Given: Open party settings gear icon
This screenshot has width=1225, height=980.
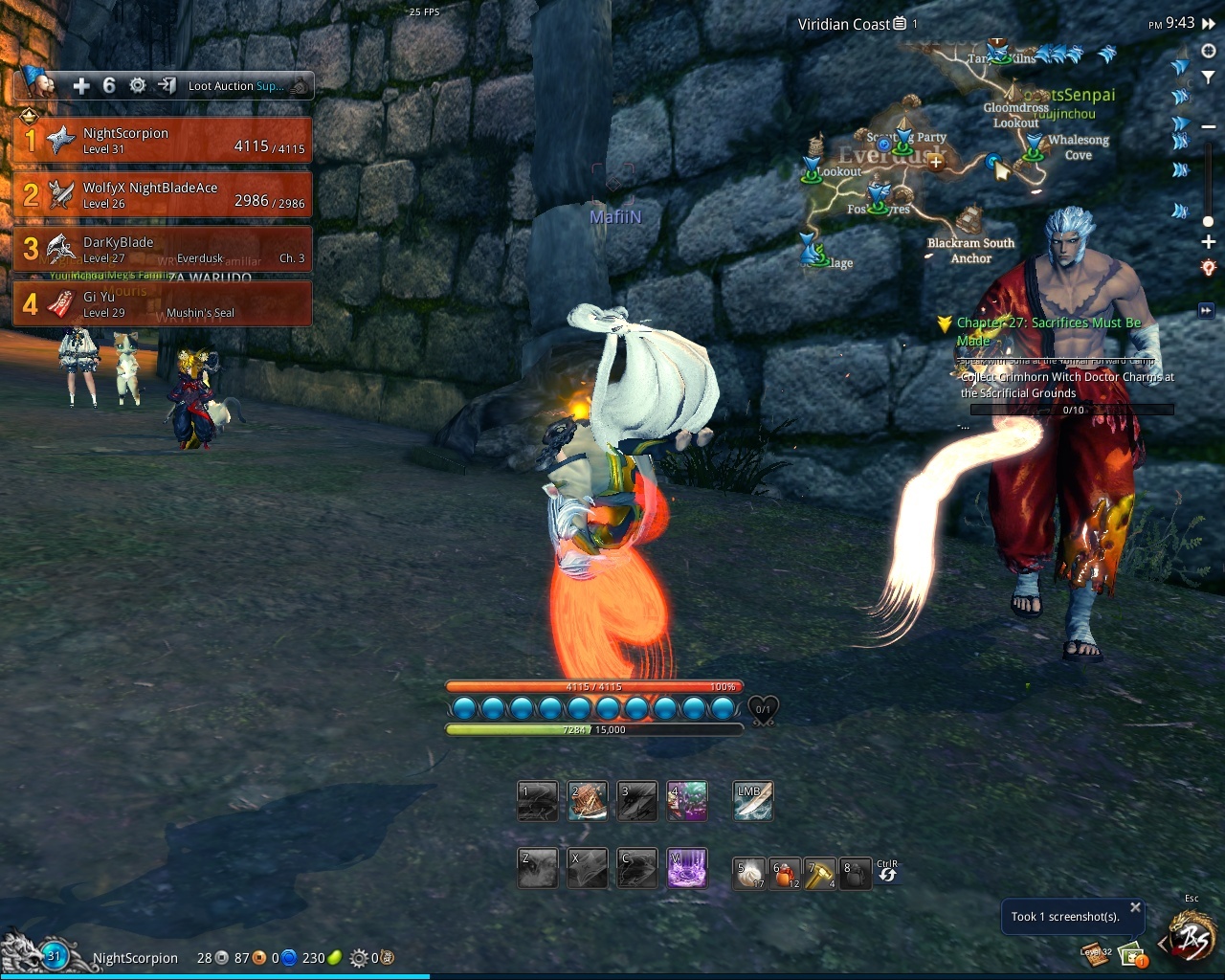Looking at the screenshot, I should coord(138,86).
